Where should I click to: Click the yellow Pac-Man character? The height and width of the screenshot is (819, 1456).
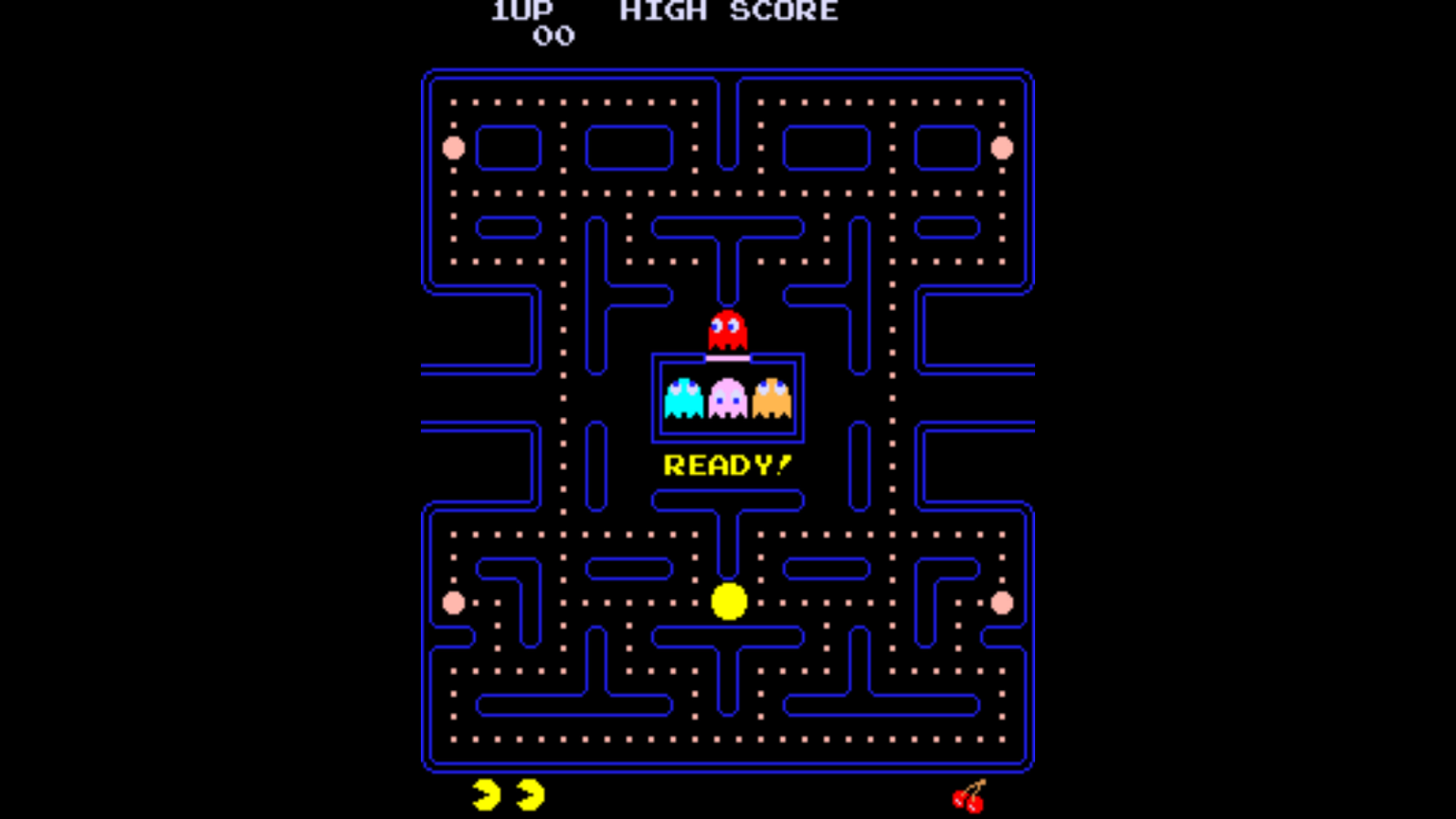[x=727, y=601]
